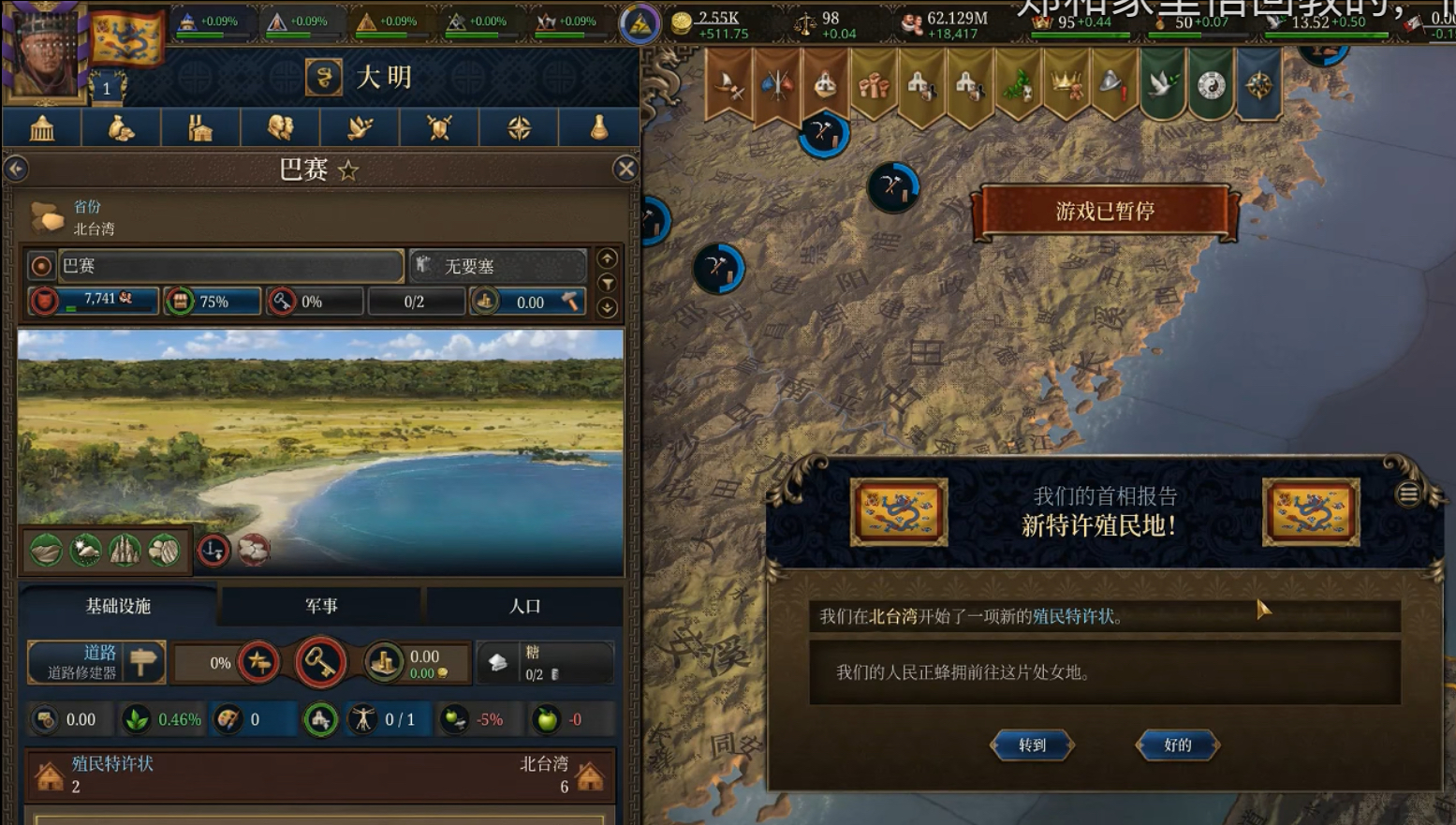The height and width of the screenshot is (825, 1456).
Task: Open the technology panel with the flask icon
Action: [598, 127]
